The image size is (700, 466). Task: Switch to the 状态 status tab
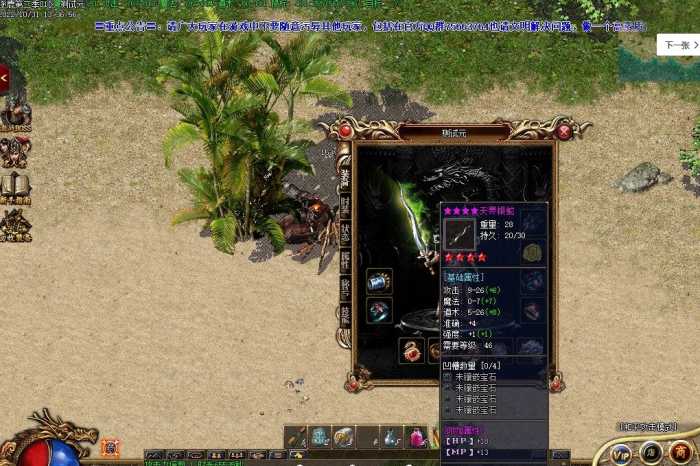click(344, 231)
